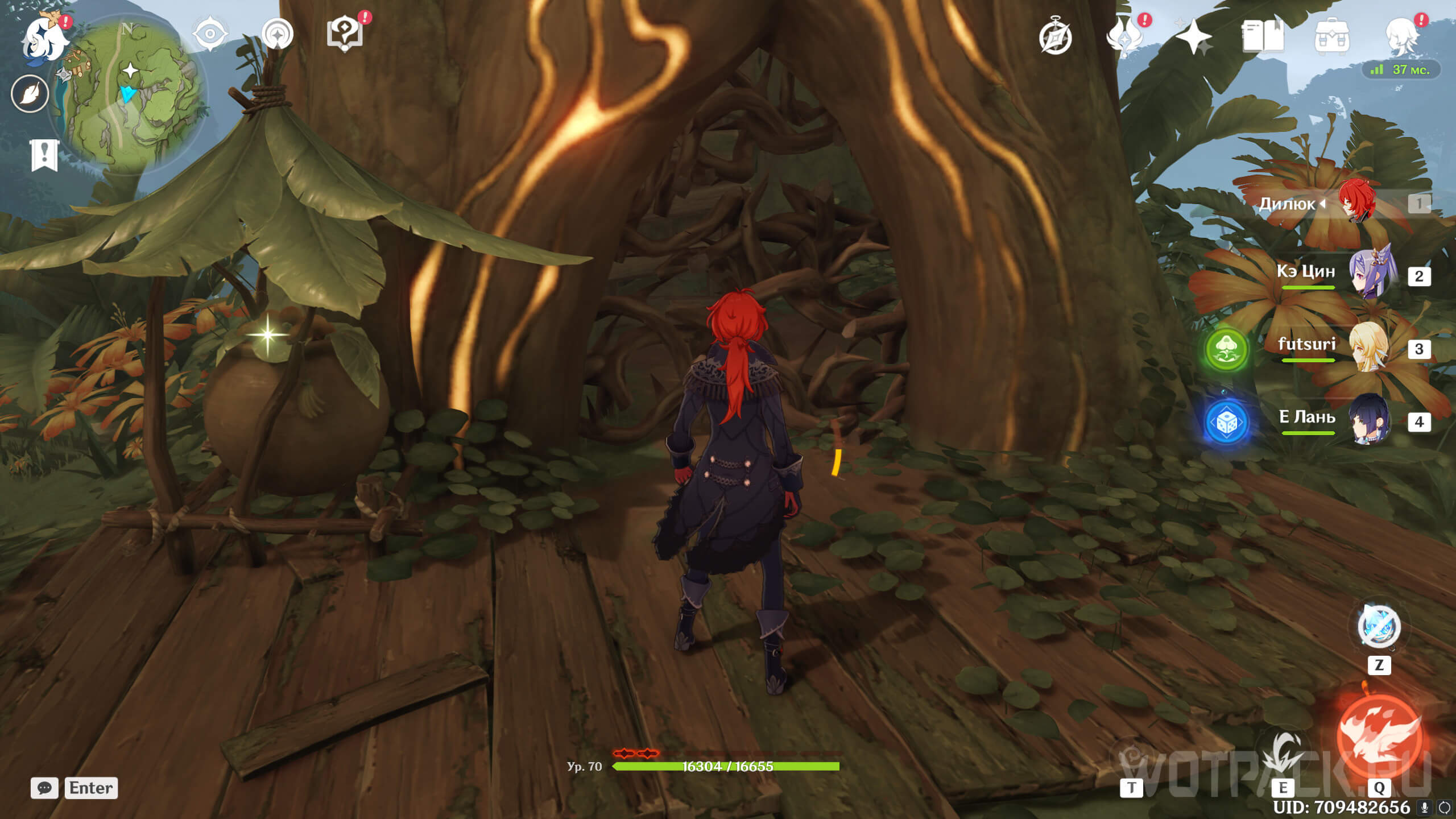
Task: Open the events compass icon
Action: (1055, 38)
